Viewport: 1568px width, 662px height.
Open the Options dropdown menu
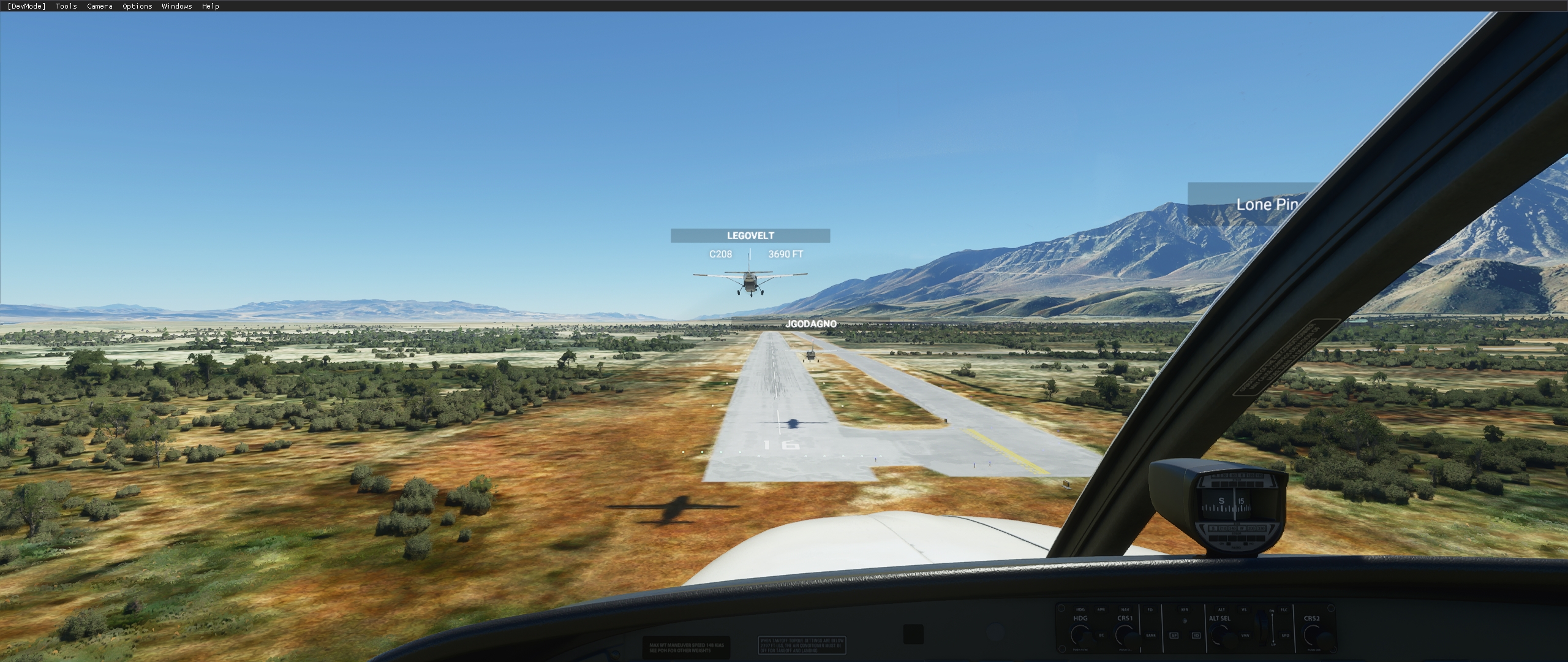click(x=136, y=6)
